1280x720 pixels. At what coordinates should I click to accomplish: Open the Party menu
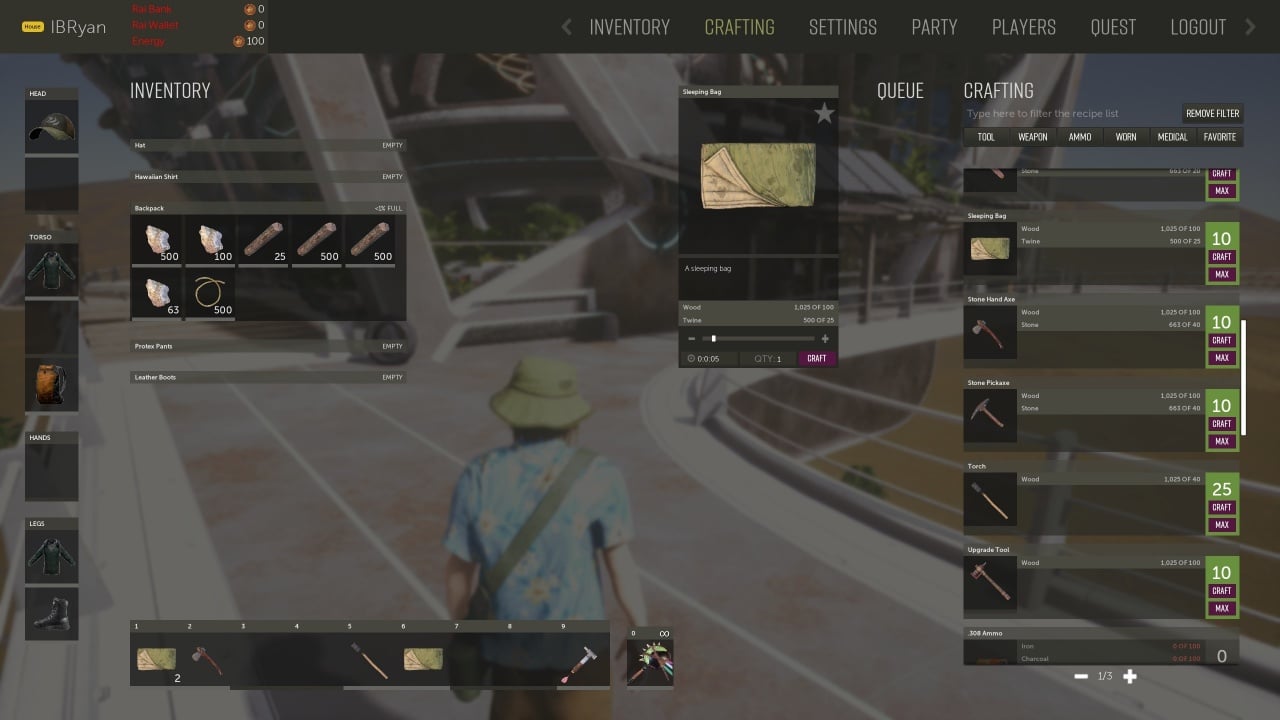click(934, 27)
